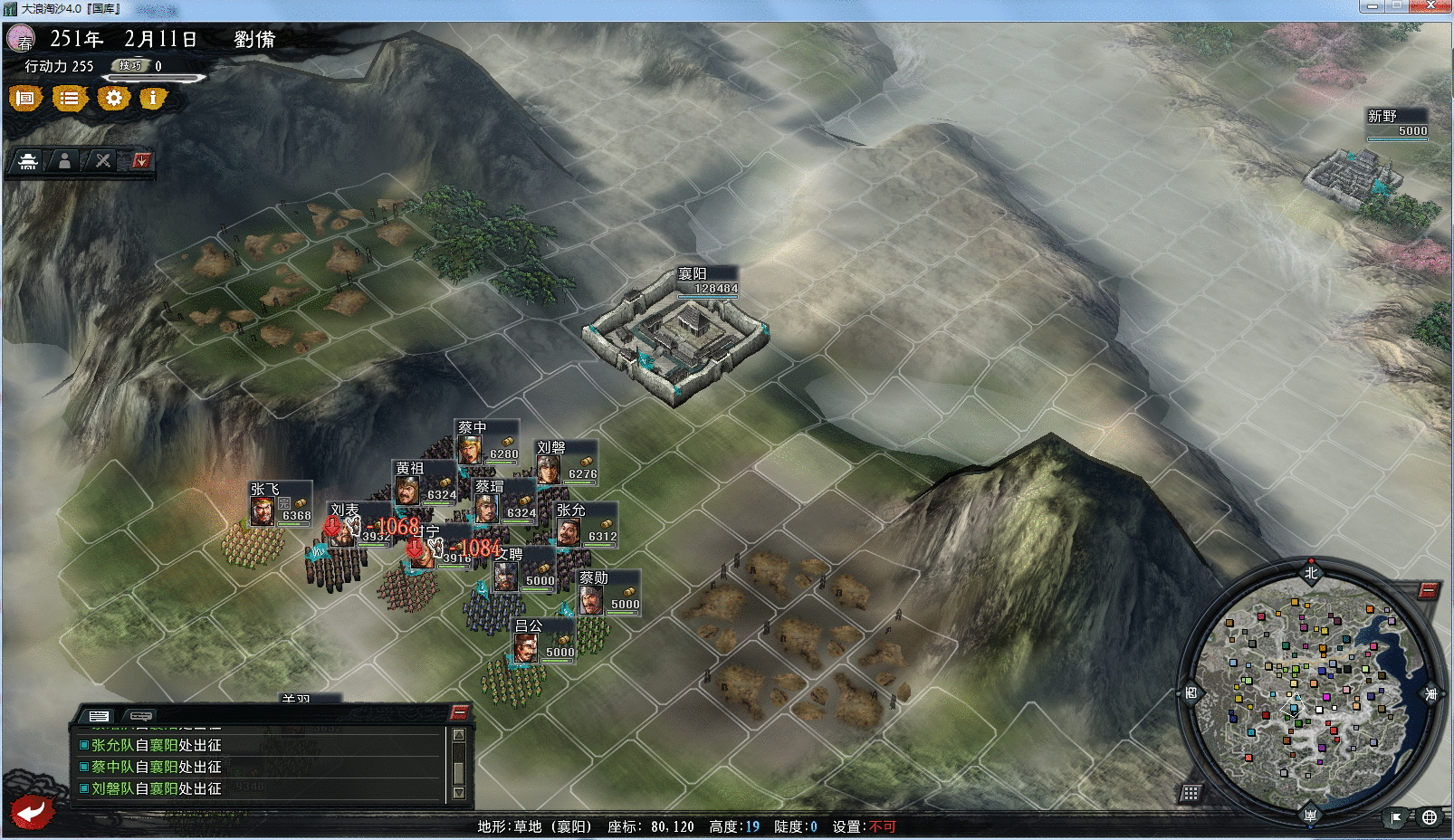Click the circular minimap of China
1454x840 pixels.
pos(1309,693)
